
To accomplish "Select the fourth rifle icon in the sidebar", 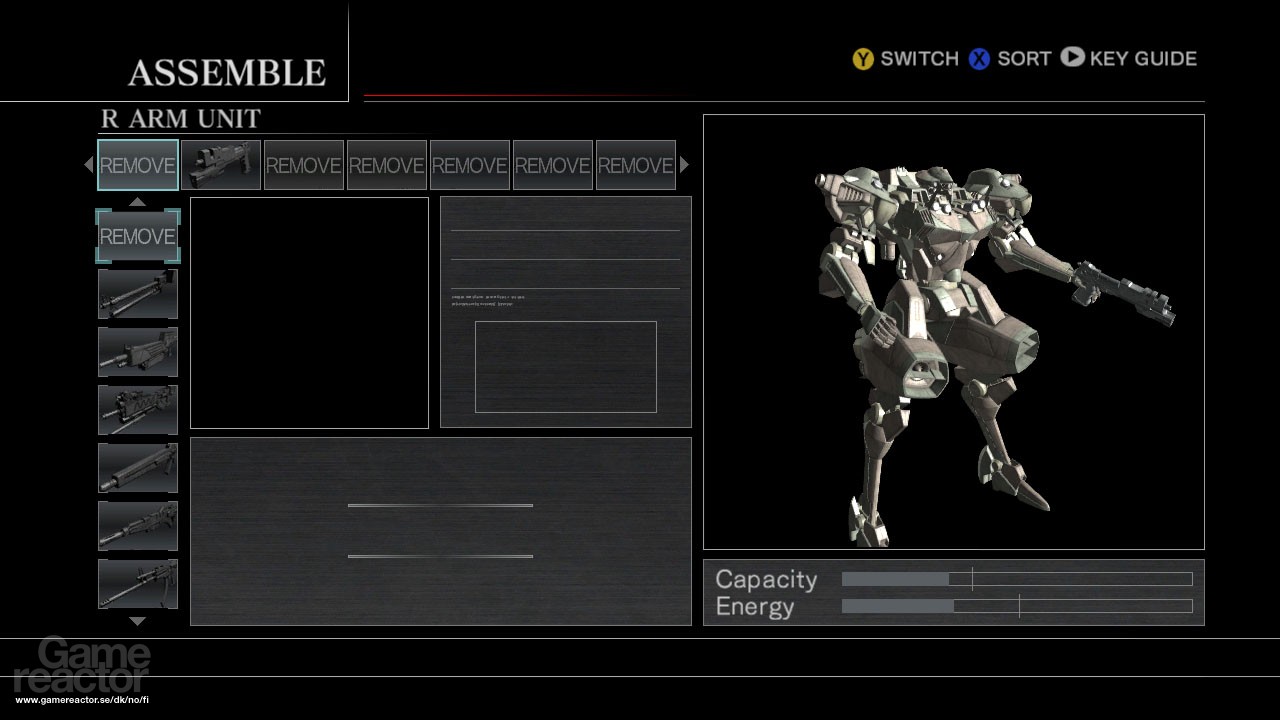I will pos(137,466).
